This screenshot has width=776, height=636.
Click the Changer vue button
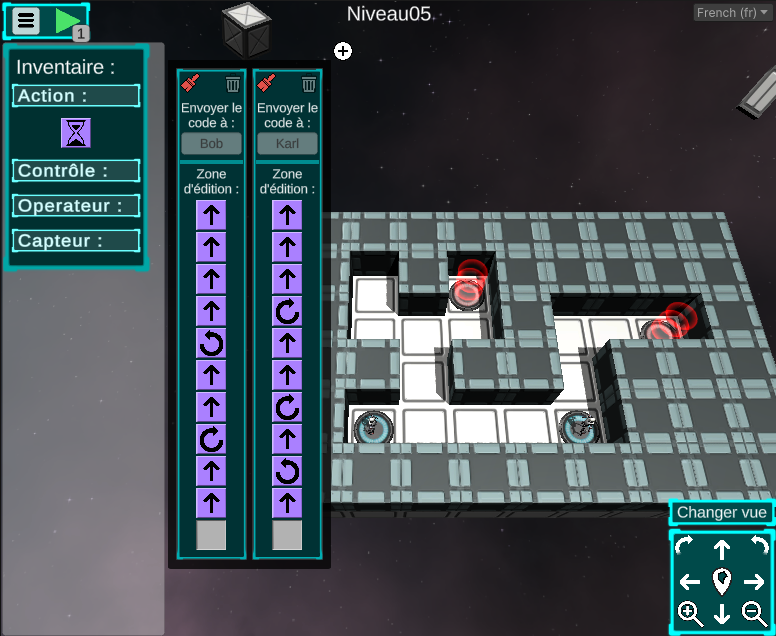click(x=722, y=512)
